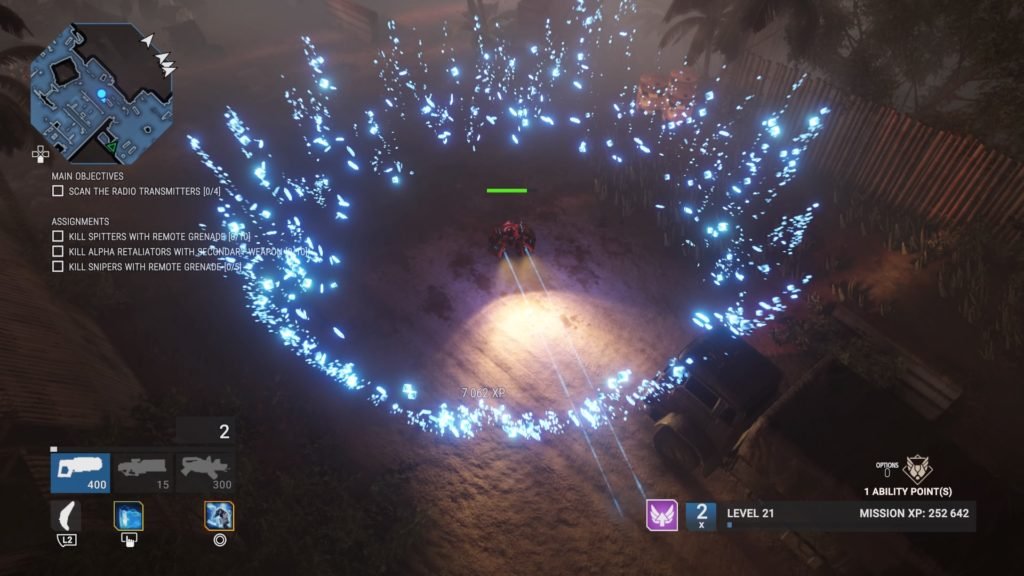Image resolution: width=1024 pixels, height=576 pixels.
Task: Activate the blue energy barrier ability
Action: point(128,516)
